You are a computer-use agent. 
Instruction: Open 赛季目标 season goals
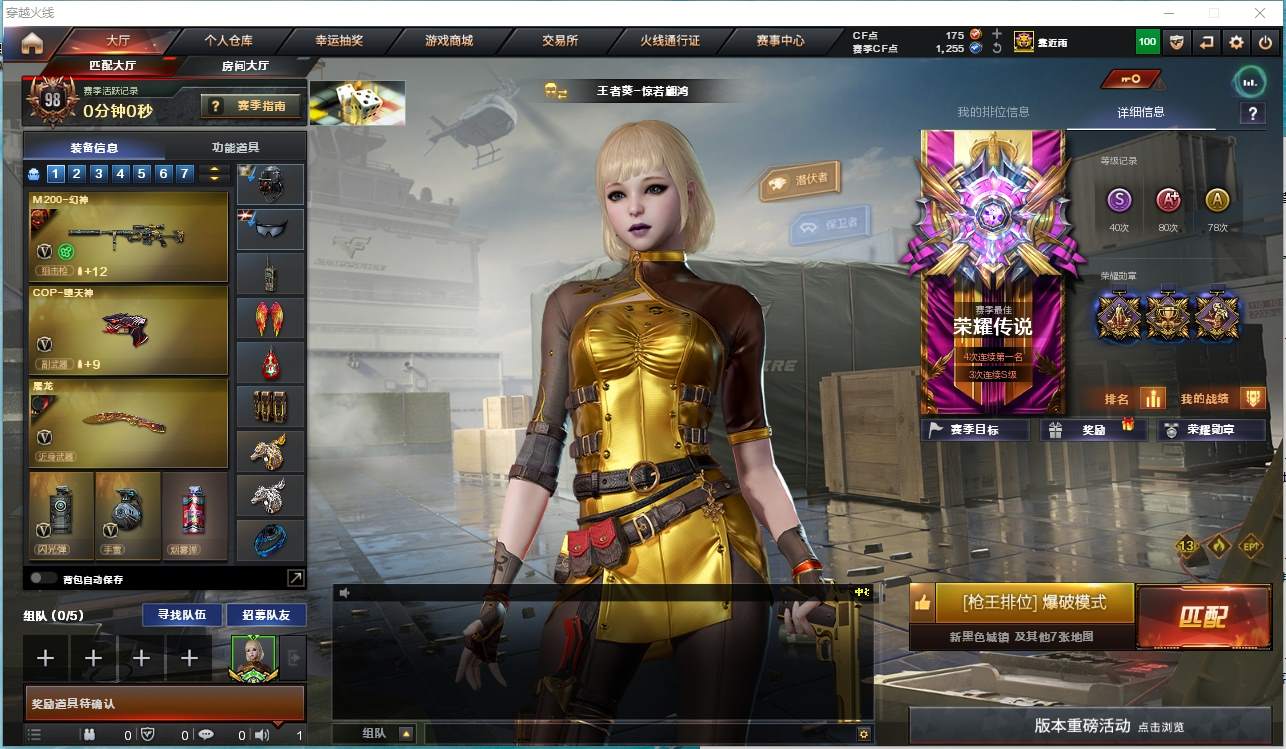coord(974,430)
